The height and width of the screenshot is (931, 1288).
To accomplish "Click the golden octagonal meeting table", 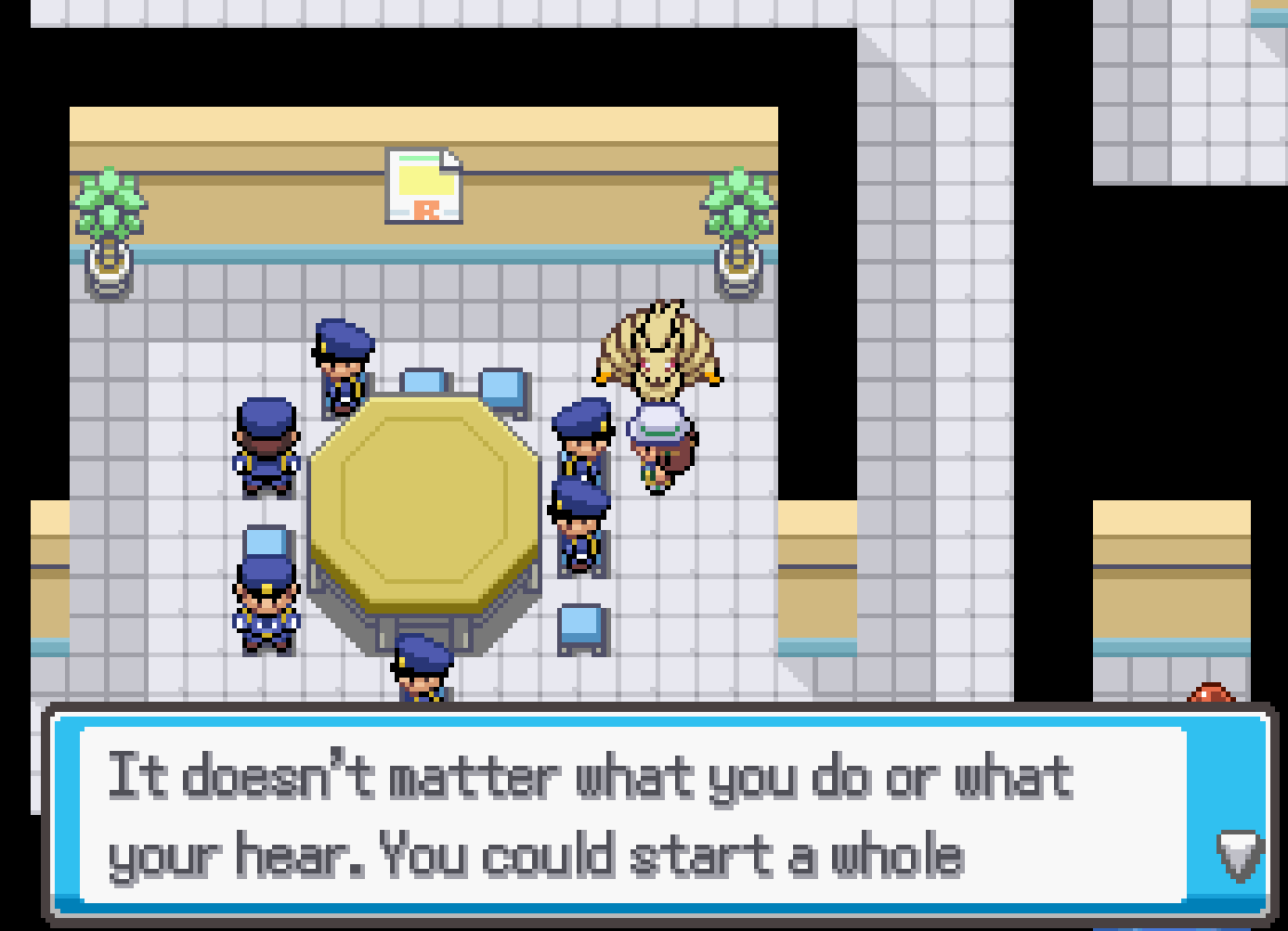I will 427,501.
